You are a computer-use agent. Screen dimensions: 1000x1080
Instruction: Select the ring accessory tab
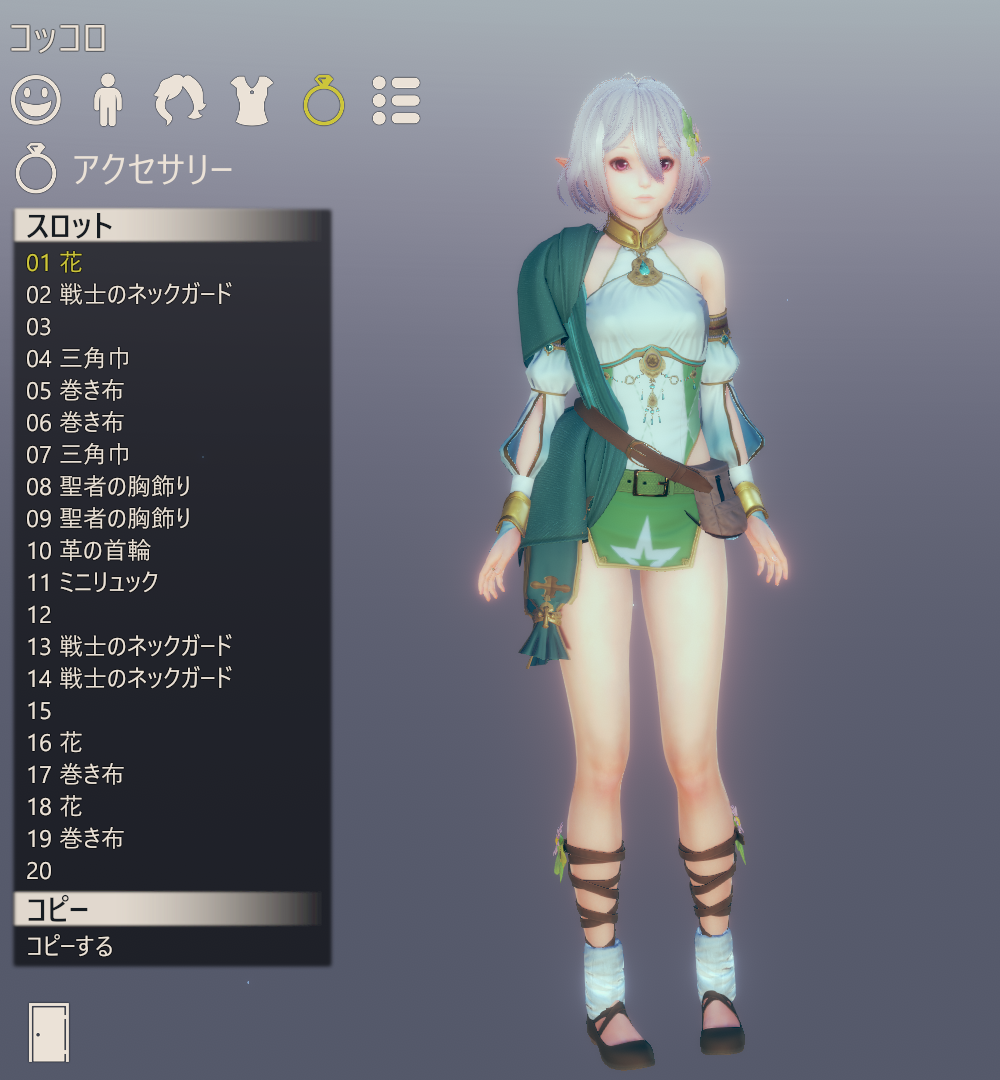tap(324, 100)
